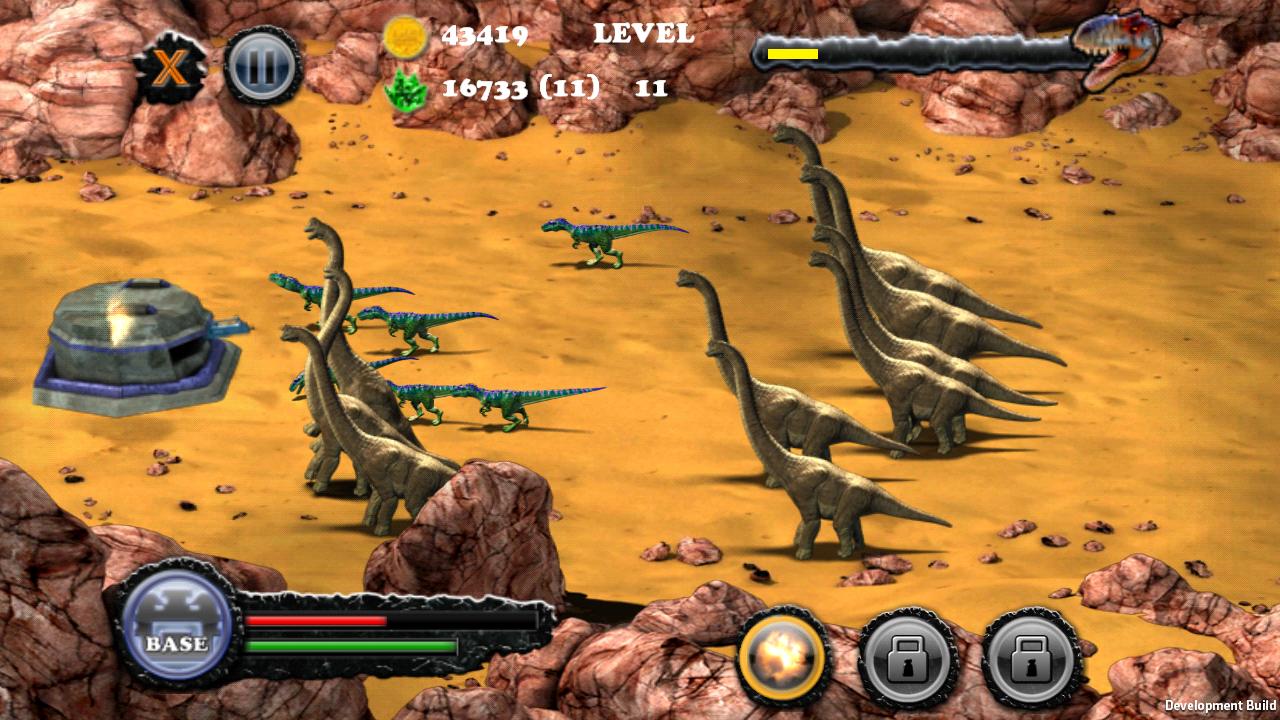Click the gem count 16733 (11)

pos(520,88)
